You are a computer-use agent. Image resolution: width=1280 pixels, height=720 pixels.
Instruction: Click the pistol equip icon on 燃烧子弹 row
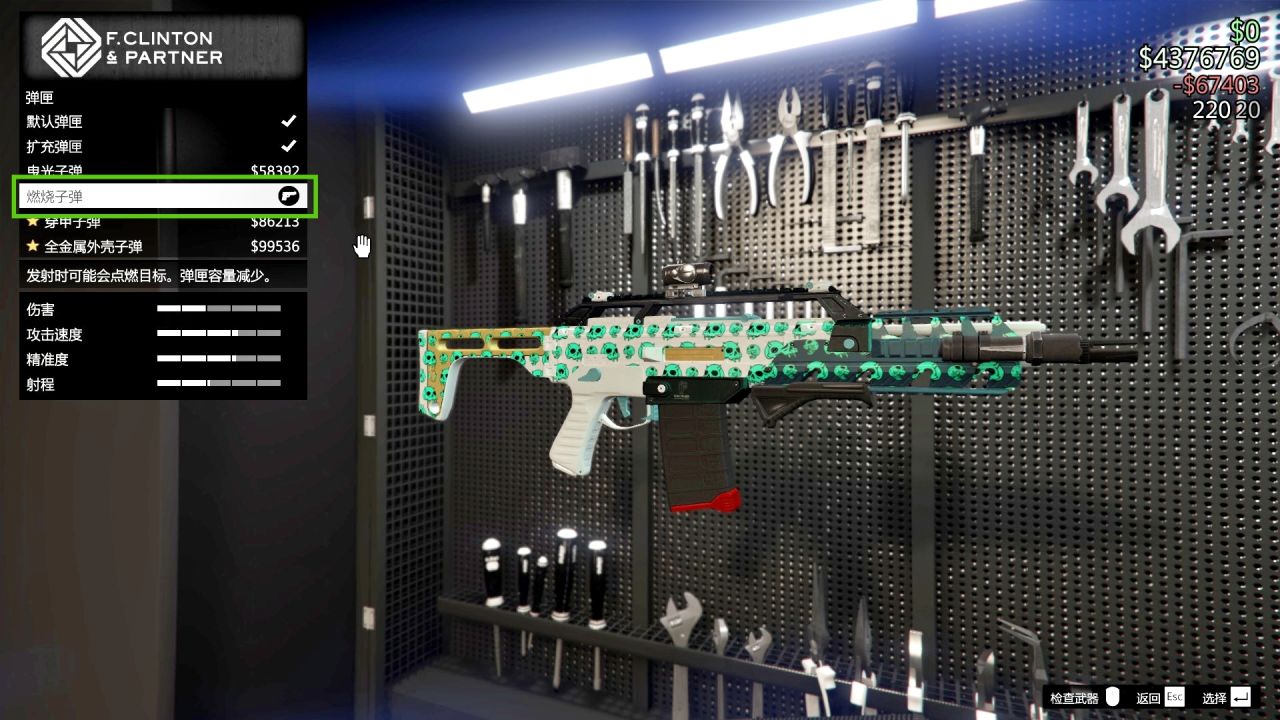287,196
